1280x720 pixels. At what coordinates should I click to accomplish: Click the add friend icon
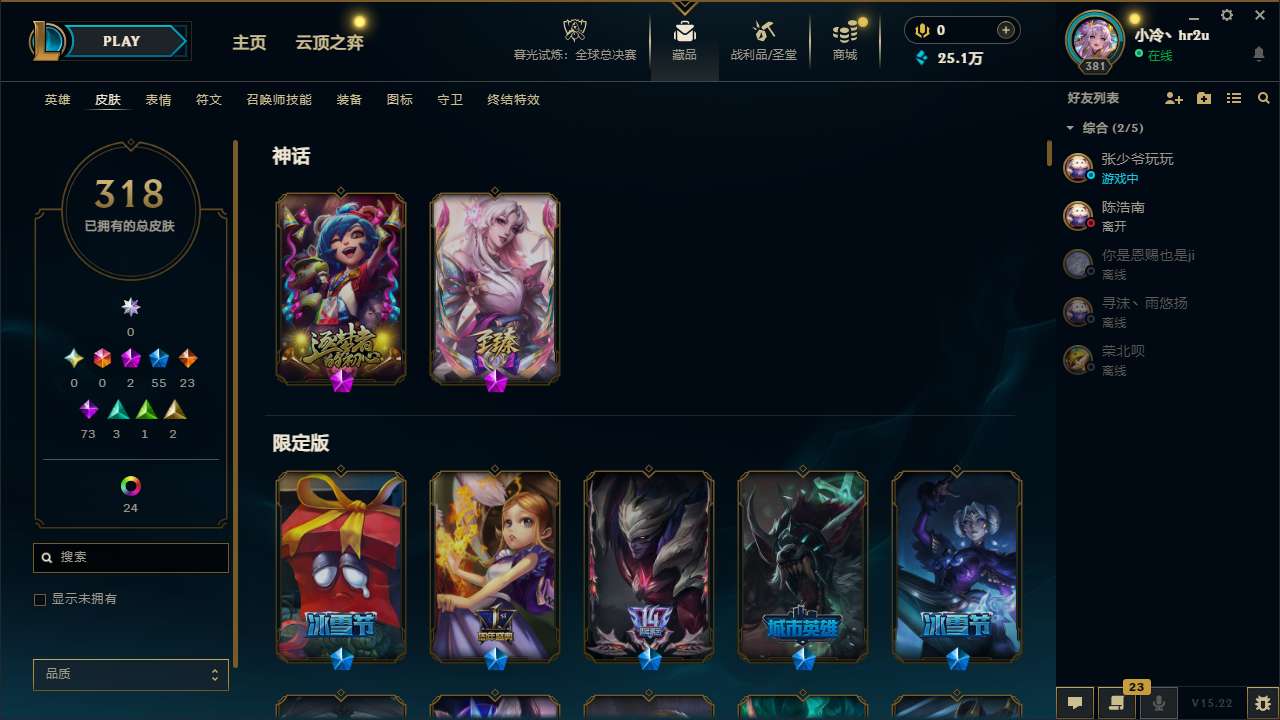click(1173, 98)
